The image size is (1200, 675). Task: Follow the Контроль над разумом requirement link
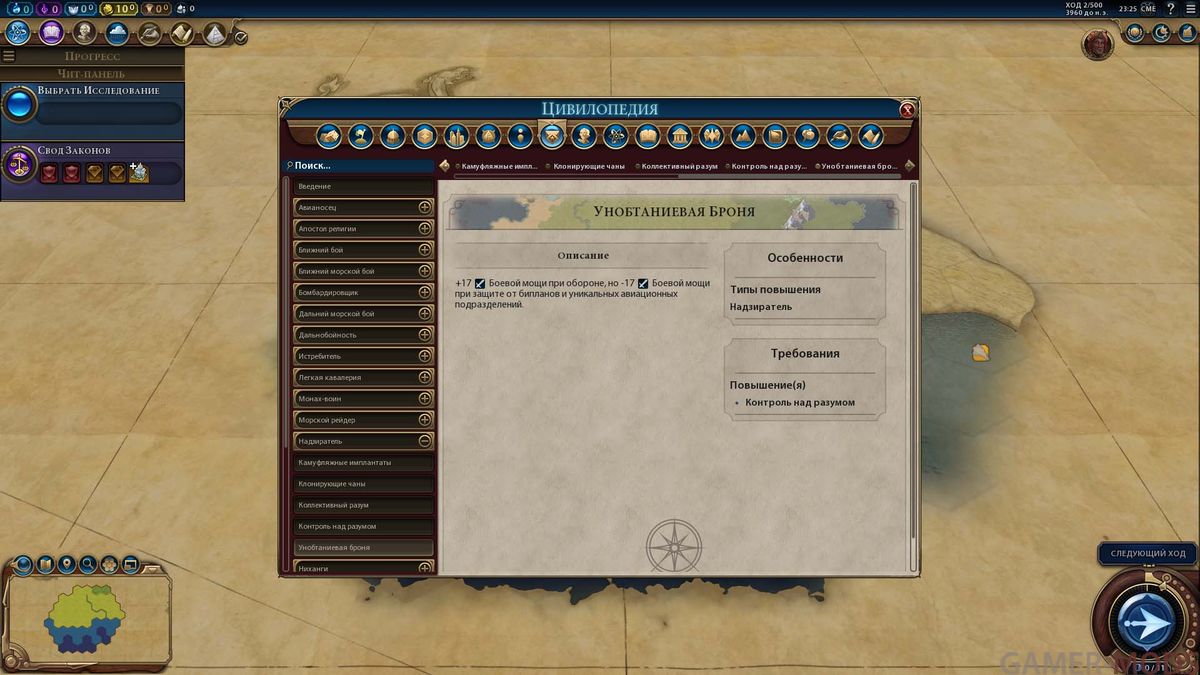pyautogui.click(x=800, y=403)
